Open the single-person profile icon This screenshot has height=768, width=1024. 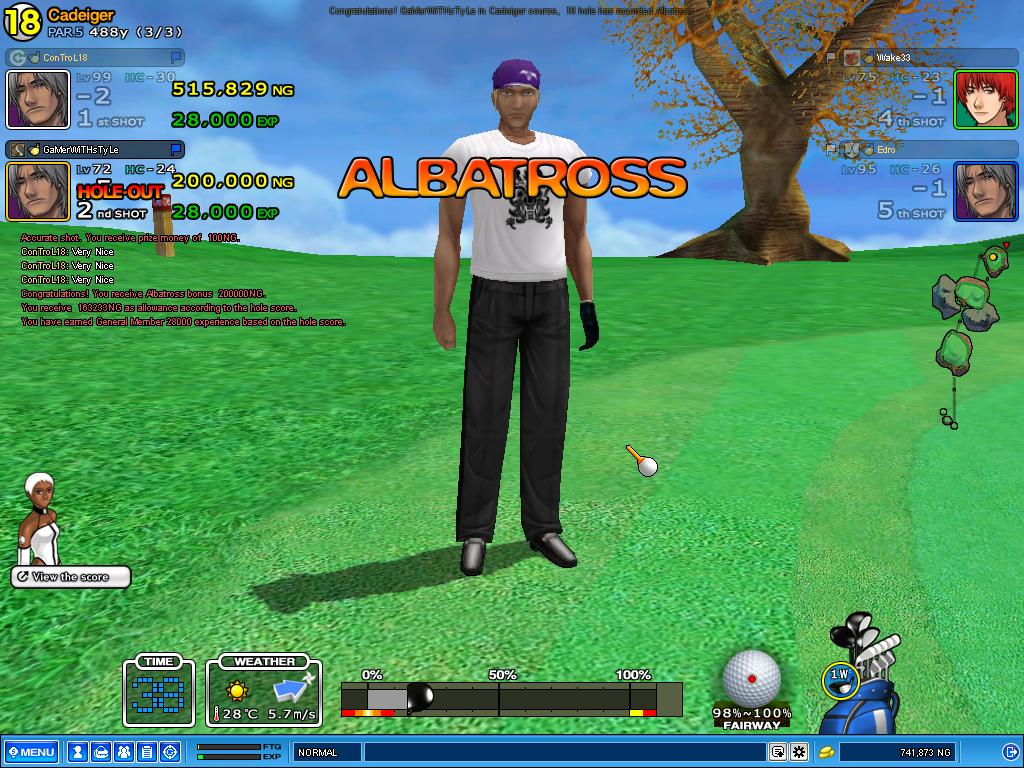pos(77,752)
